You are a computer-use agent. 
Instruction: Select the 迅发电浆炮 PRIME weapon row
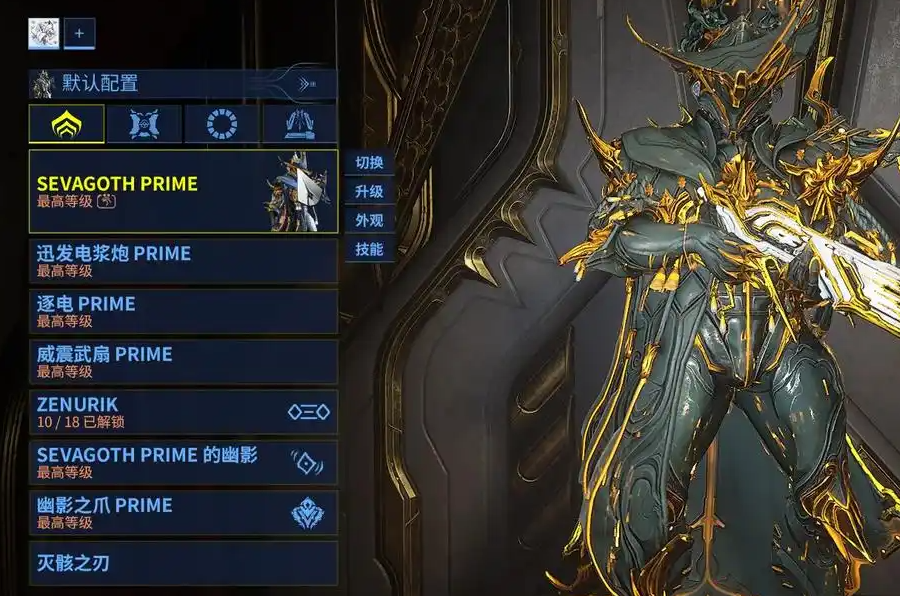click(x=183, y=261)
